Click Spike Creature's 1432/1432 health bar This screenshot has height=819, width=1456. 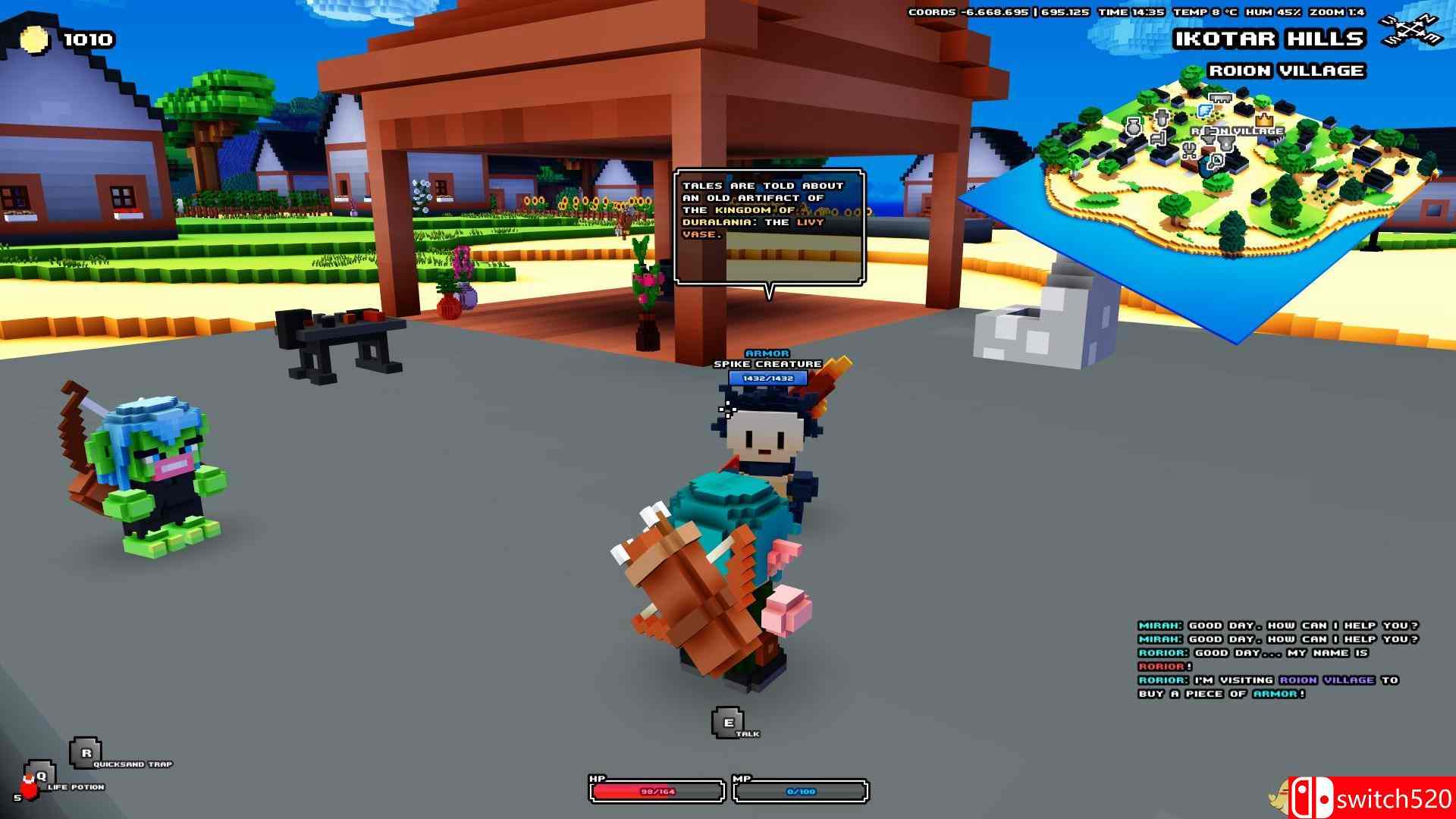(x=768, y=376)
